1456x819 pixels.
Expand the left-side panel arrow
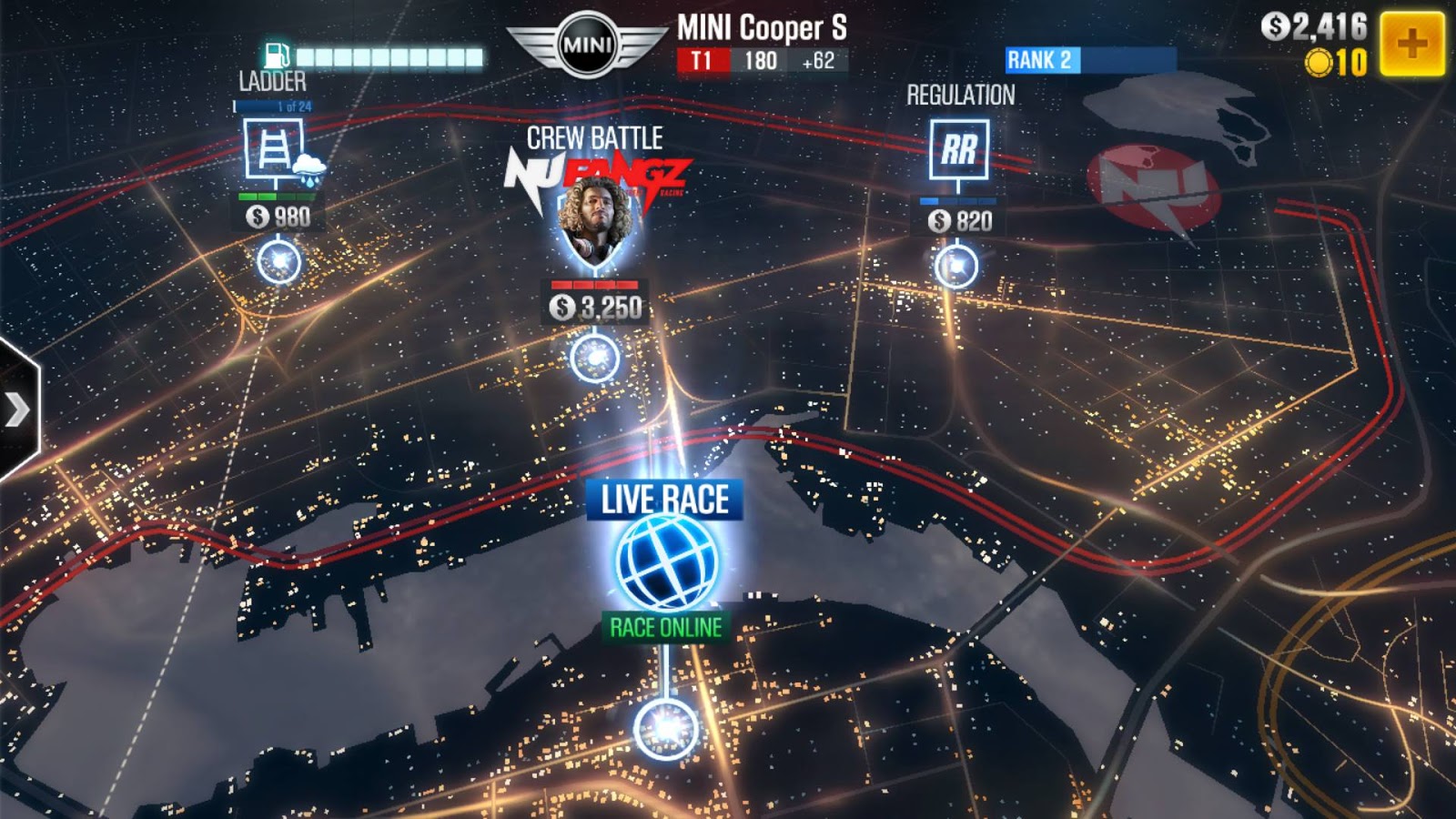pyautogui.click(x=18, y=409)
